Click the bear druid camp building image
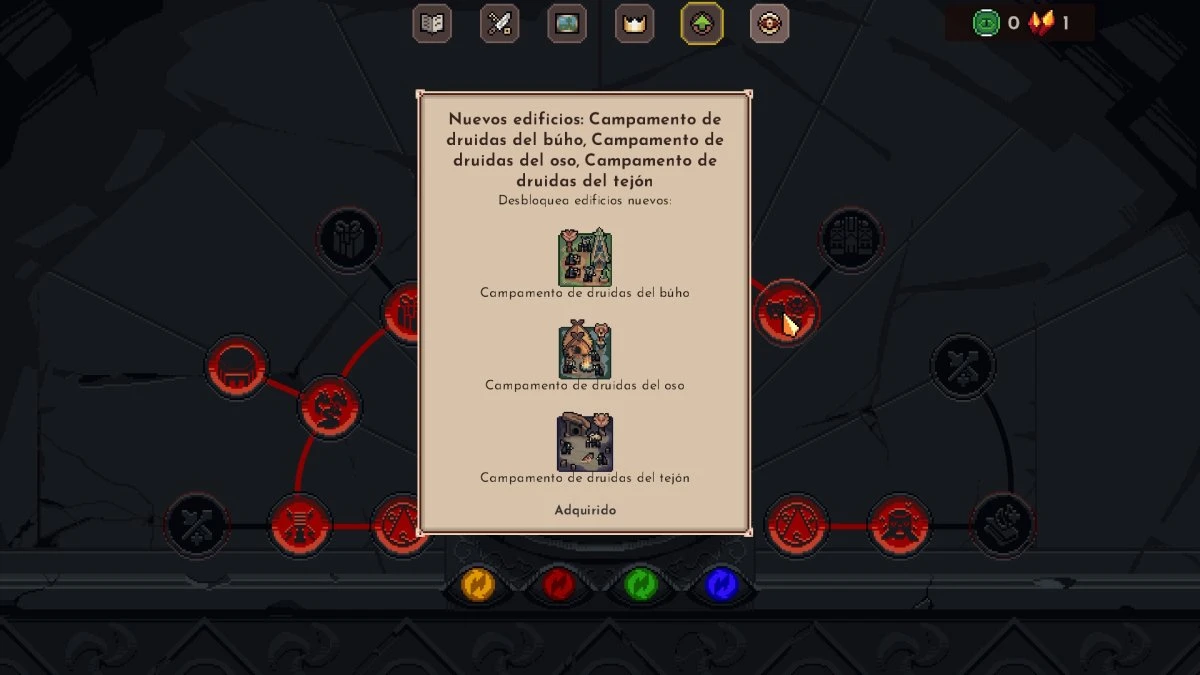1200x675 pixels. click(585, 350)
